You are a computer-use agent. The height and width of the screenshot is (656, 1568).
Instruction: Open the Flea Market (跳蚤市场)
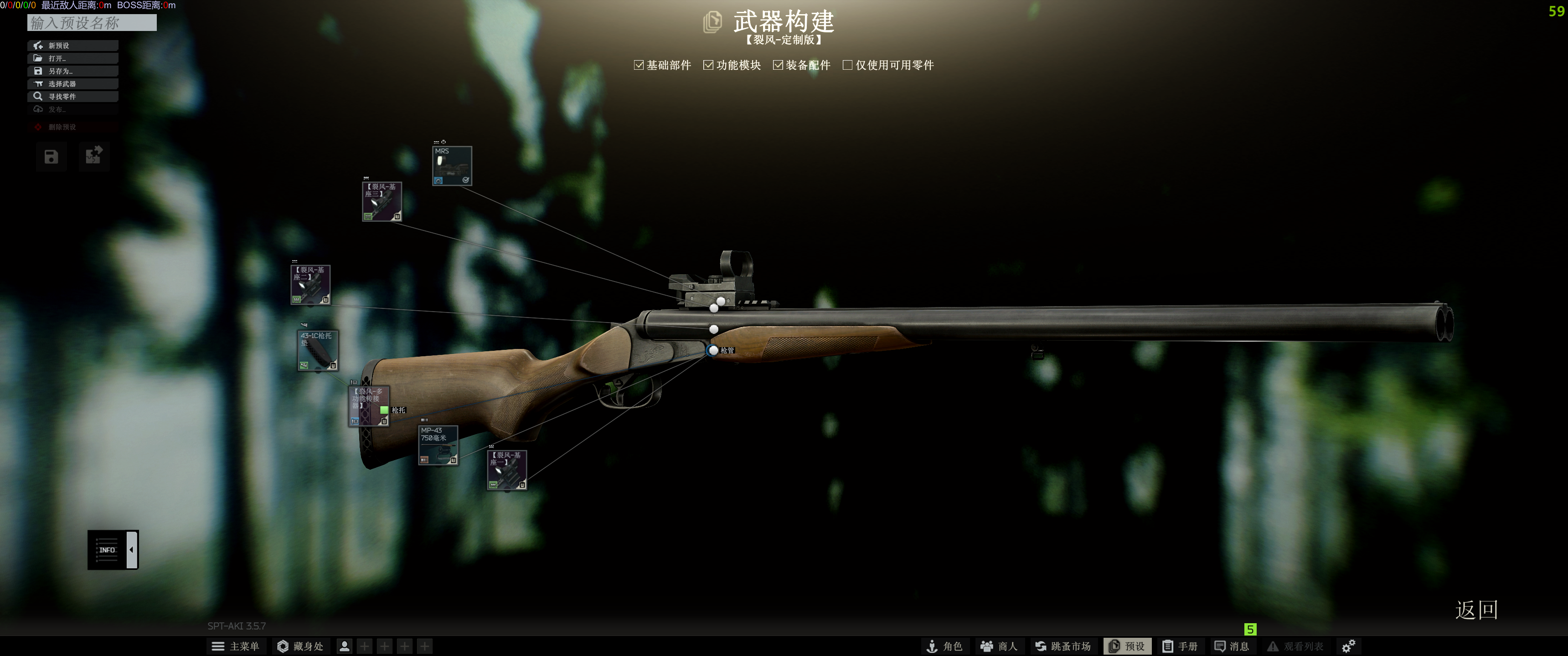[1063, 646]
